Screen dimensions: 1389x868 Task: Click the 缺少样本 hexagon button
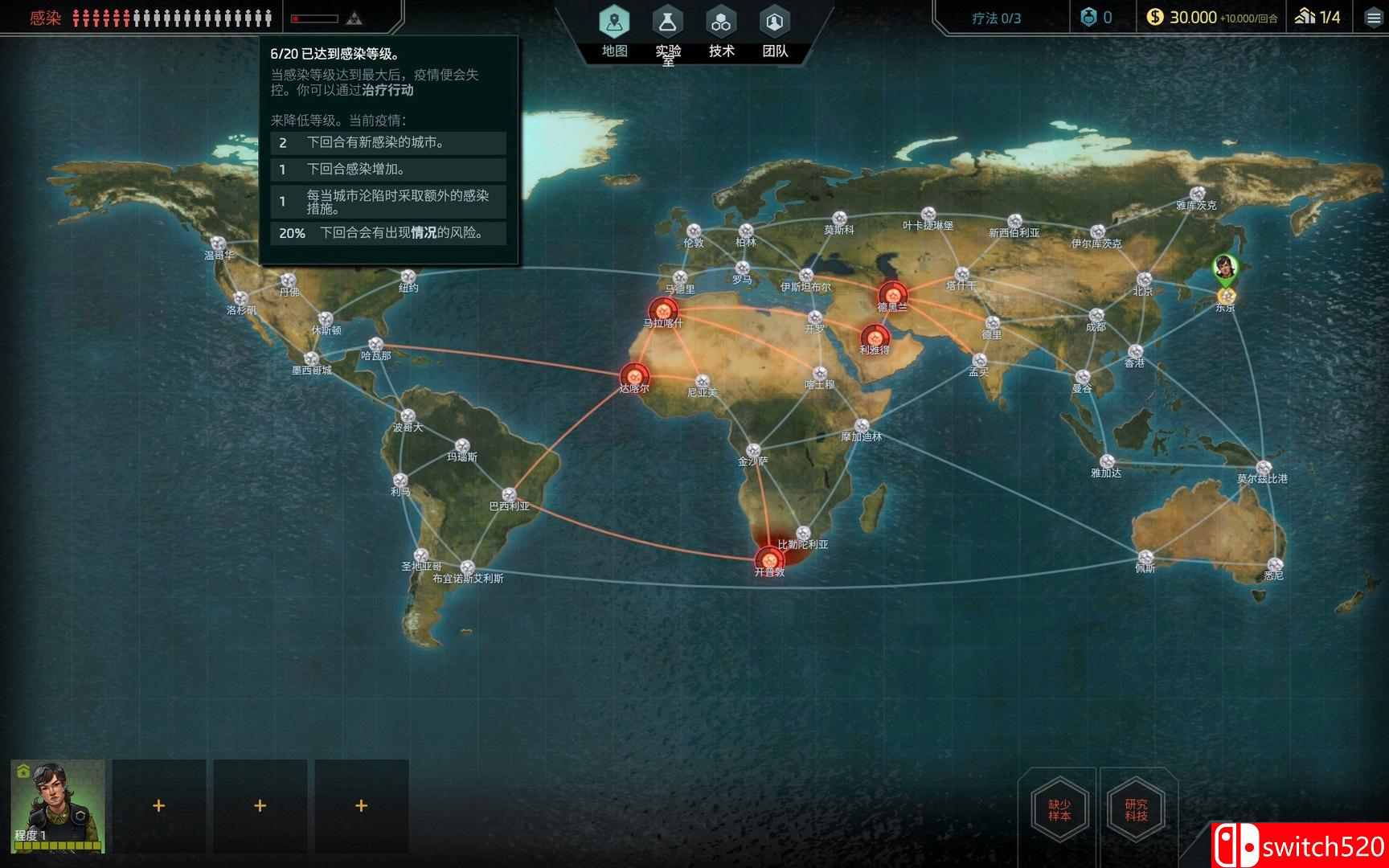point(1060,810)
